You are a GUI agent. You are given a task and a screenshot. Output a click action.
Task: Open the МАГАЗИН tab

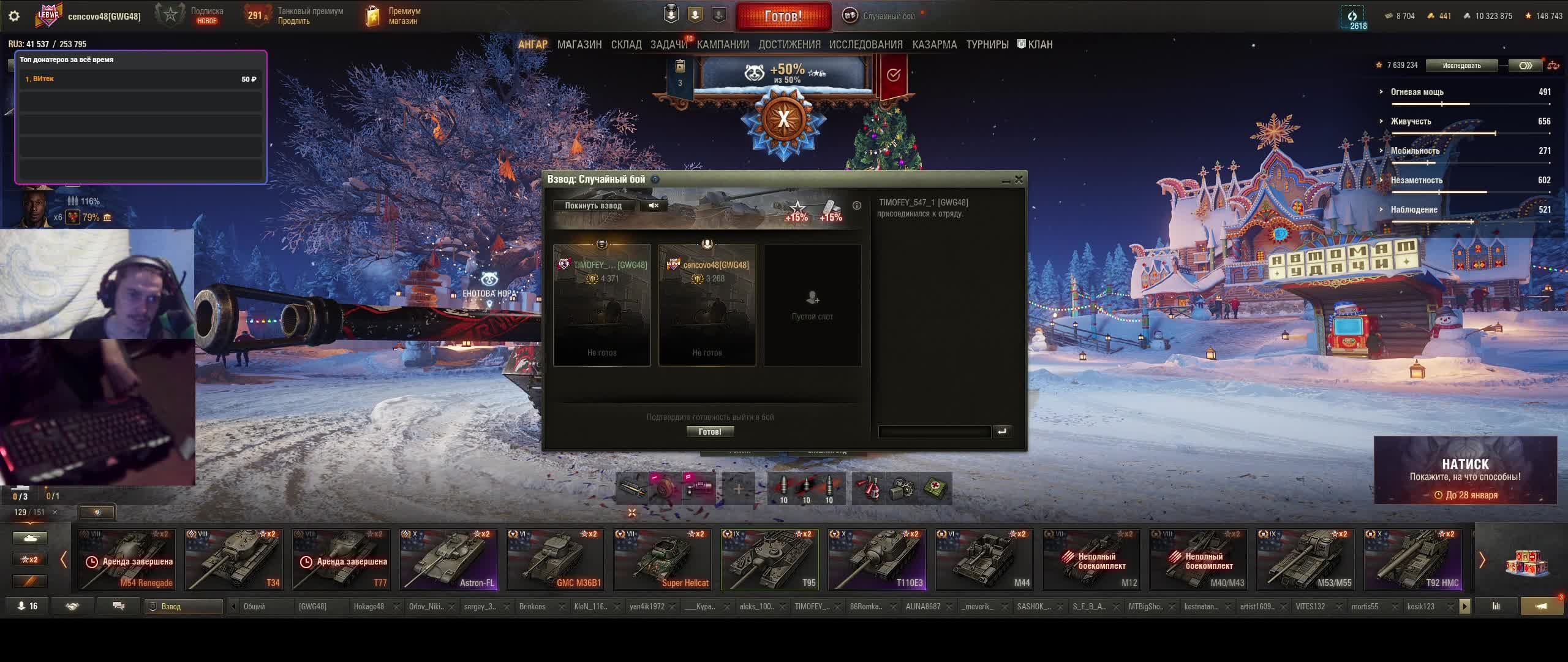579,45
